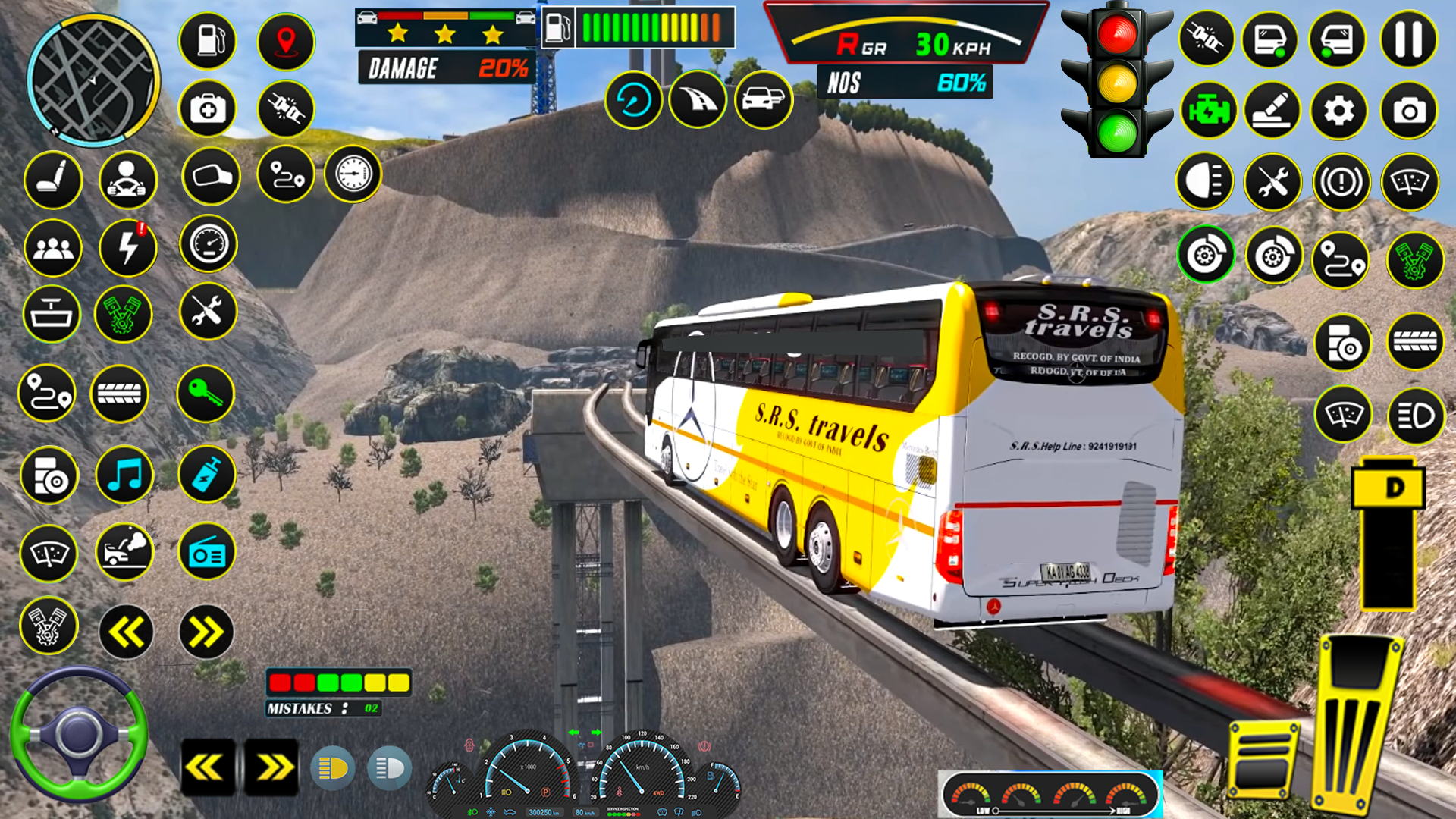The width and height of the screenshot is (1456, 819).
Task: Open the passengers group icon
Action: pyautogui.click(x=52, y=248)
